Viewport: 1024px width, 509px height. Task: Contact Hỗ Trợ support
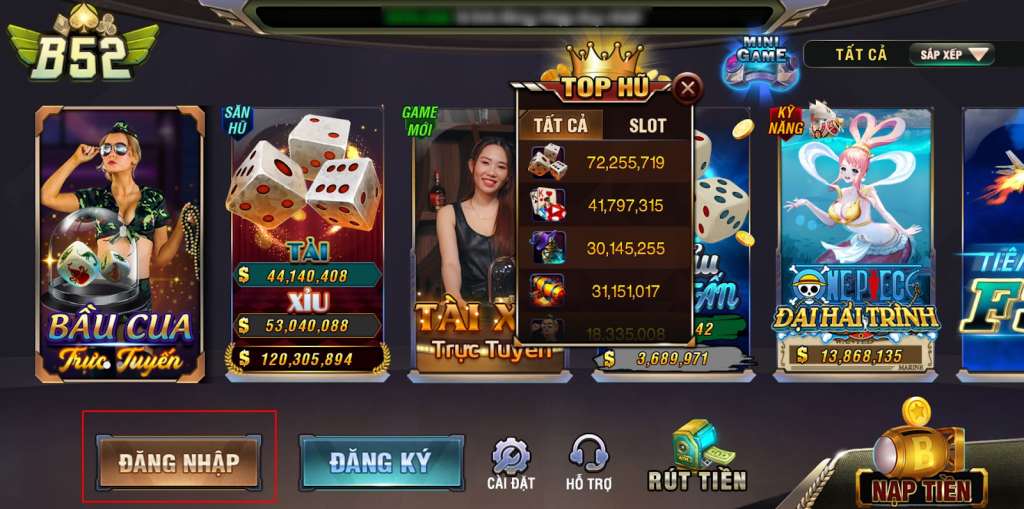(588, 463)
